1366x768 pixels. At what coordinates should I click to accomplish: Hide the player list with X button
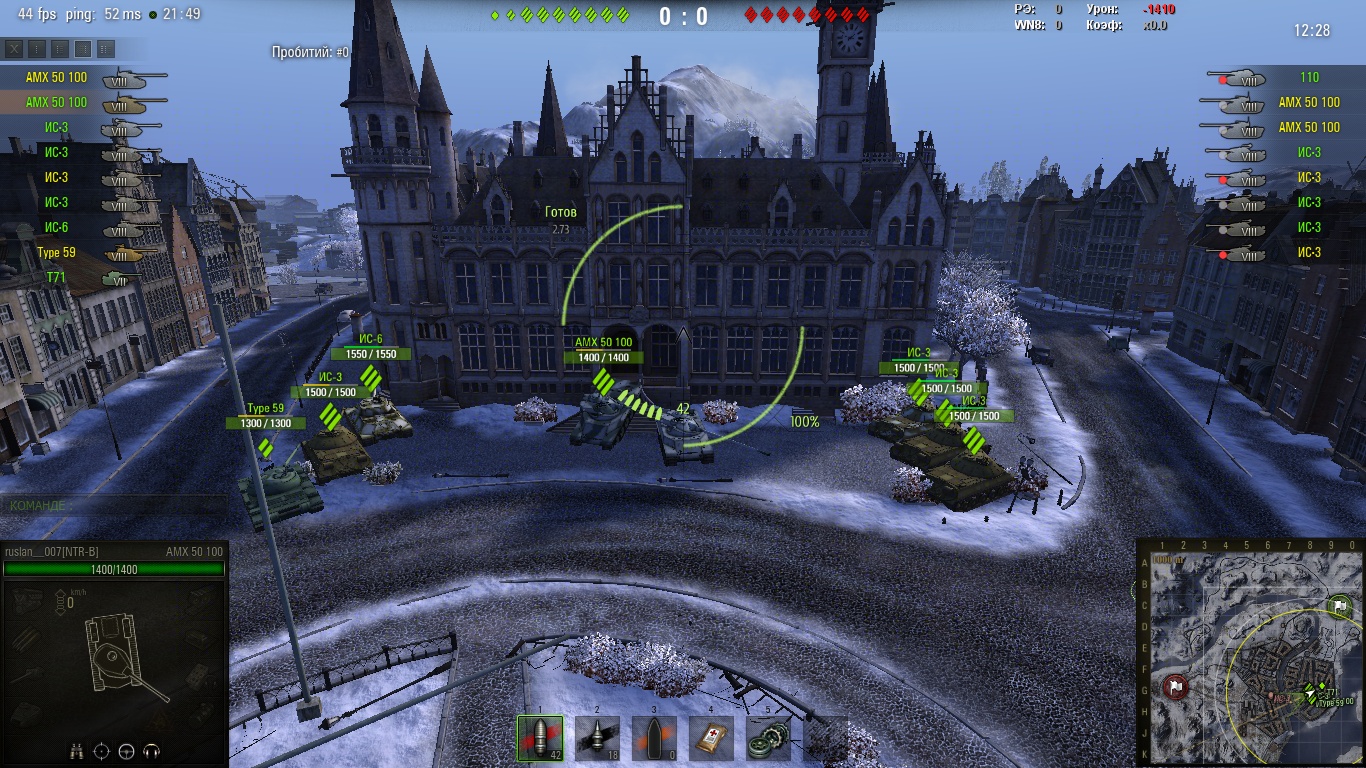(14, 49)
